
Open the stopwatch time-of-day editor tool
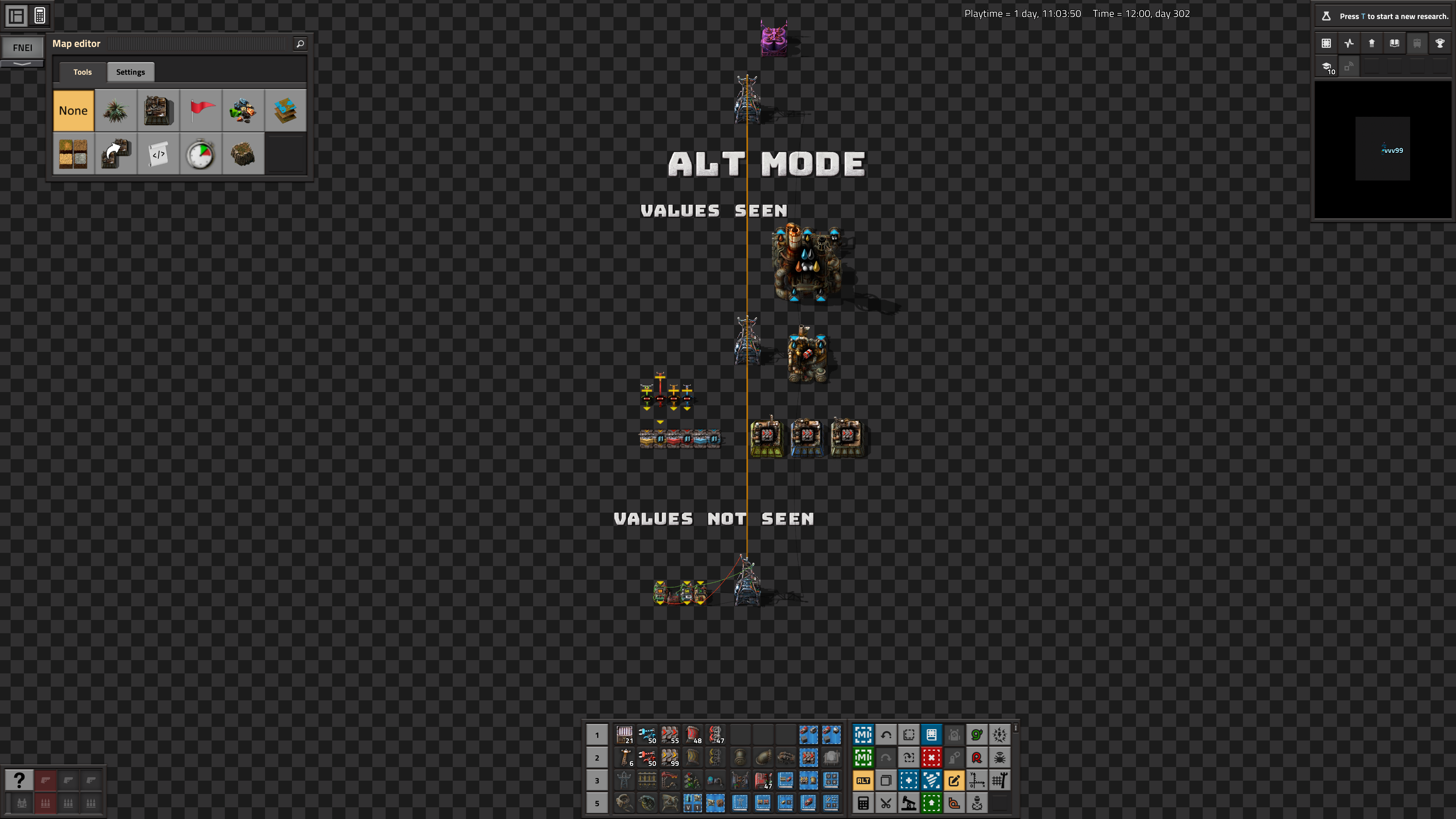coord(201,153)
